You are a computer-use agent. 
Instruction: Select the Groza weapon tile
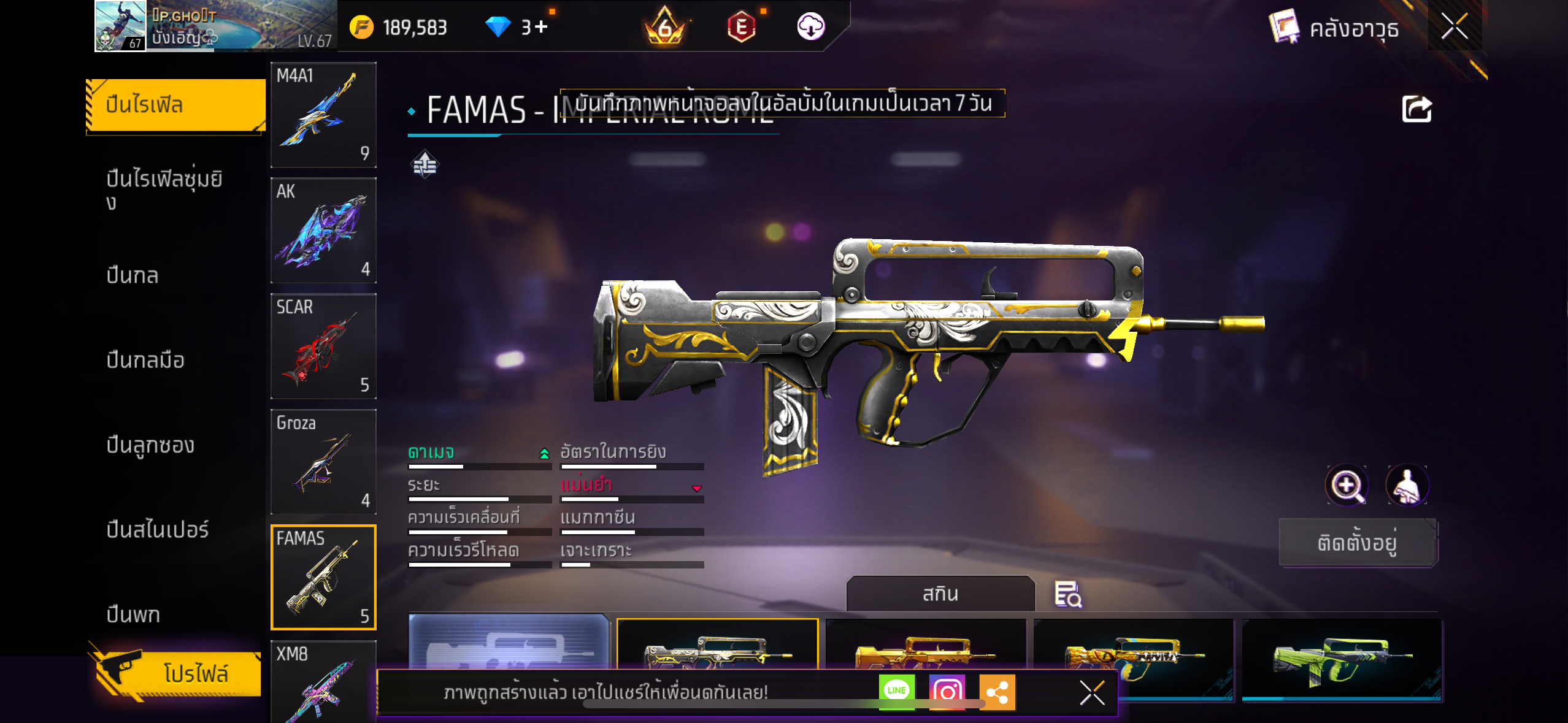(323, 462)
